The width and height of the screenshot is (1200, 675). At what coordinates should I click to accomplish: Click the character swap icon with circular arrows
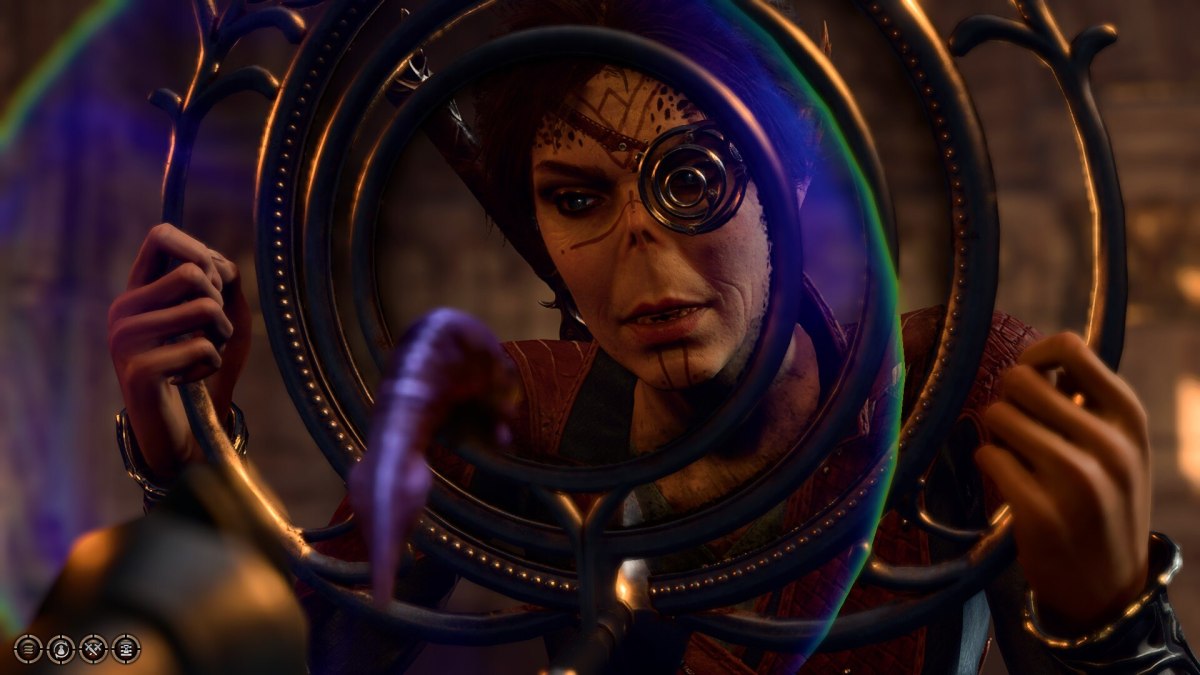(x=61, y=649)
